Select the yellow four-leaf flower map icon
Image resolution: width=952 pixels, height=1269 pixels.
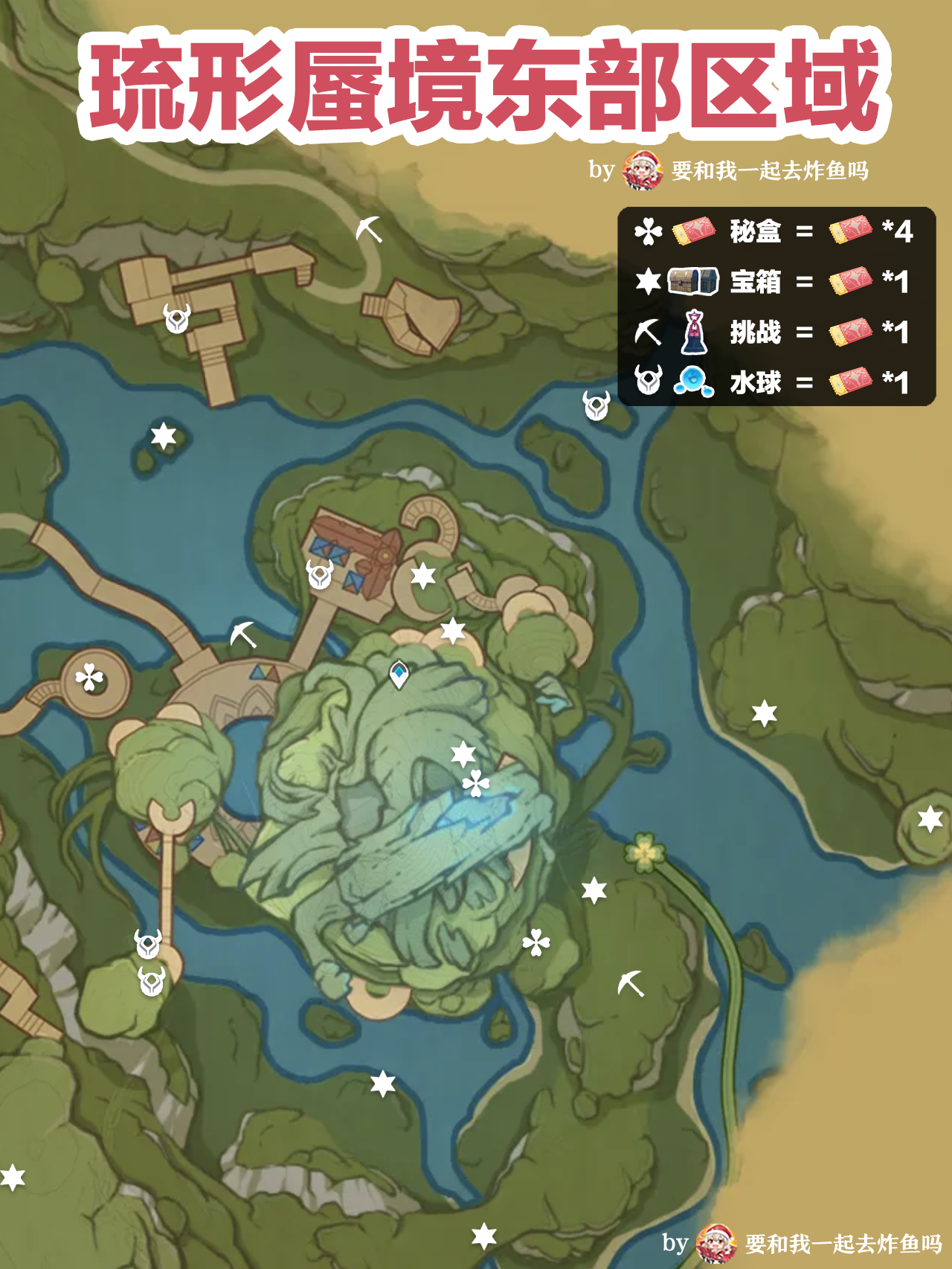644,852
